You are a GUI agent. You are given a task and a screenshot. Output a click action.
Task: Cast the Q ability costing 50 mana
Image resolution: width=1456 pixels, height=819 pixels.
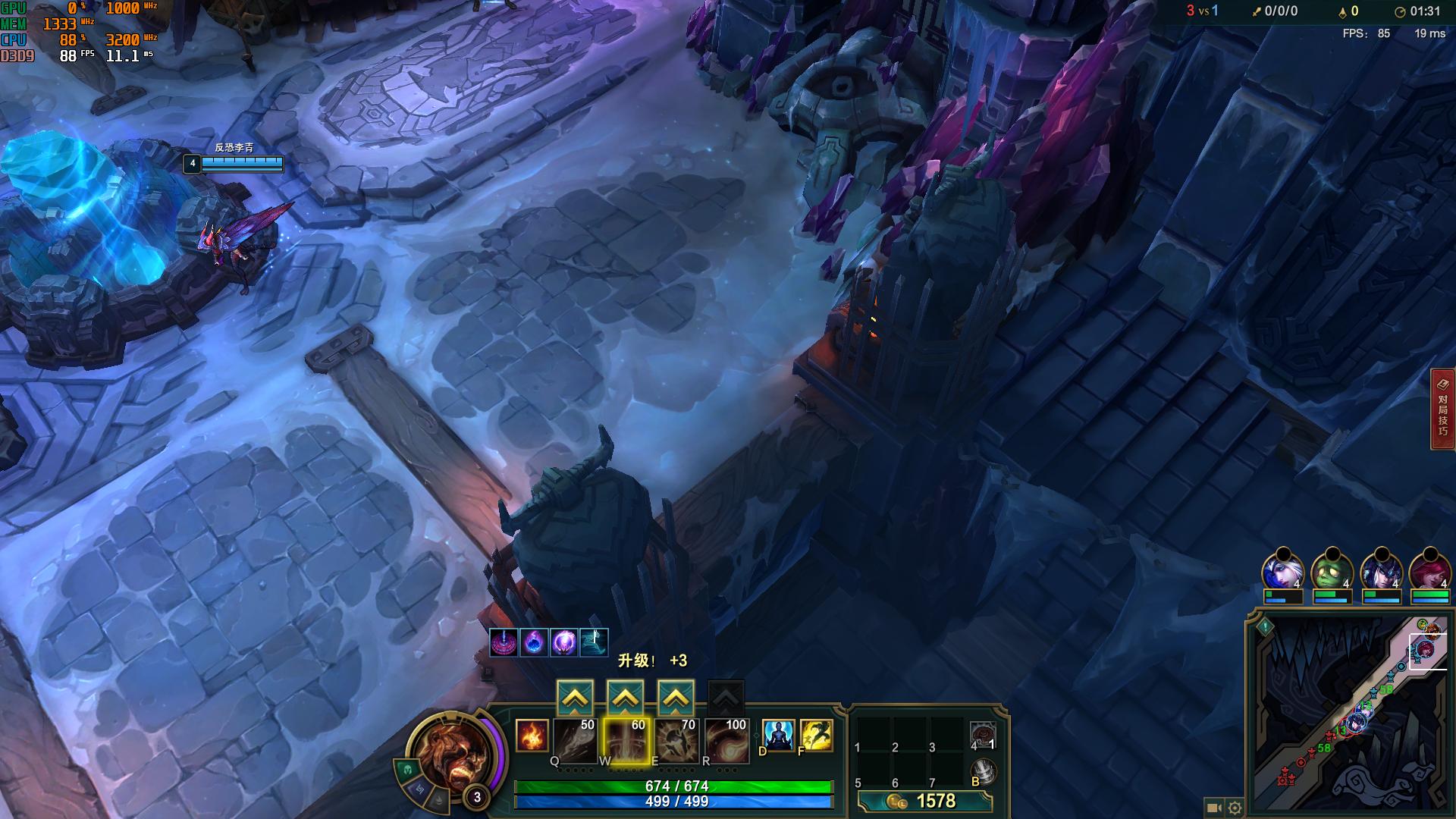(x=575, y=740)
